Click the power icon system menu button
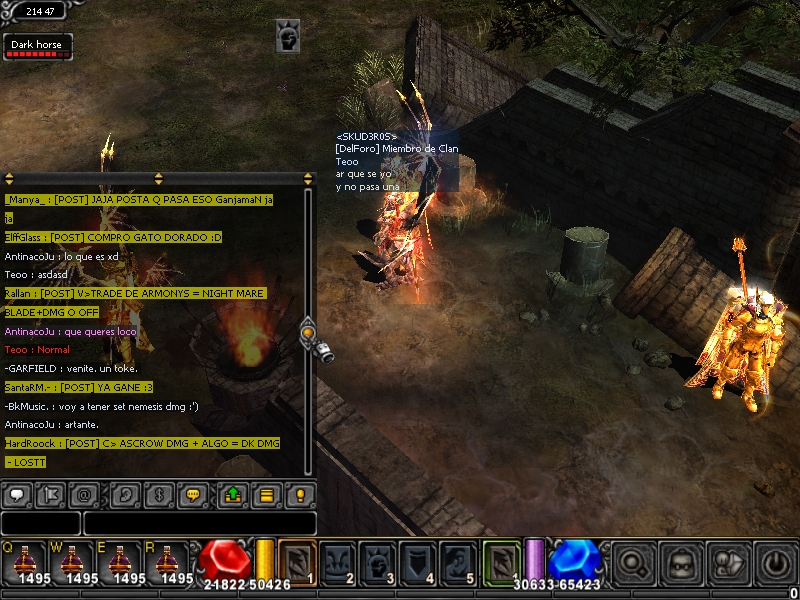Viewport: 800px width, 600px height. pyautogui.click(x=776, y=563)
